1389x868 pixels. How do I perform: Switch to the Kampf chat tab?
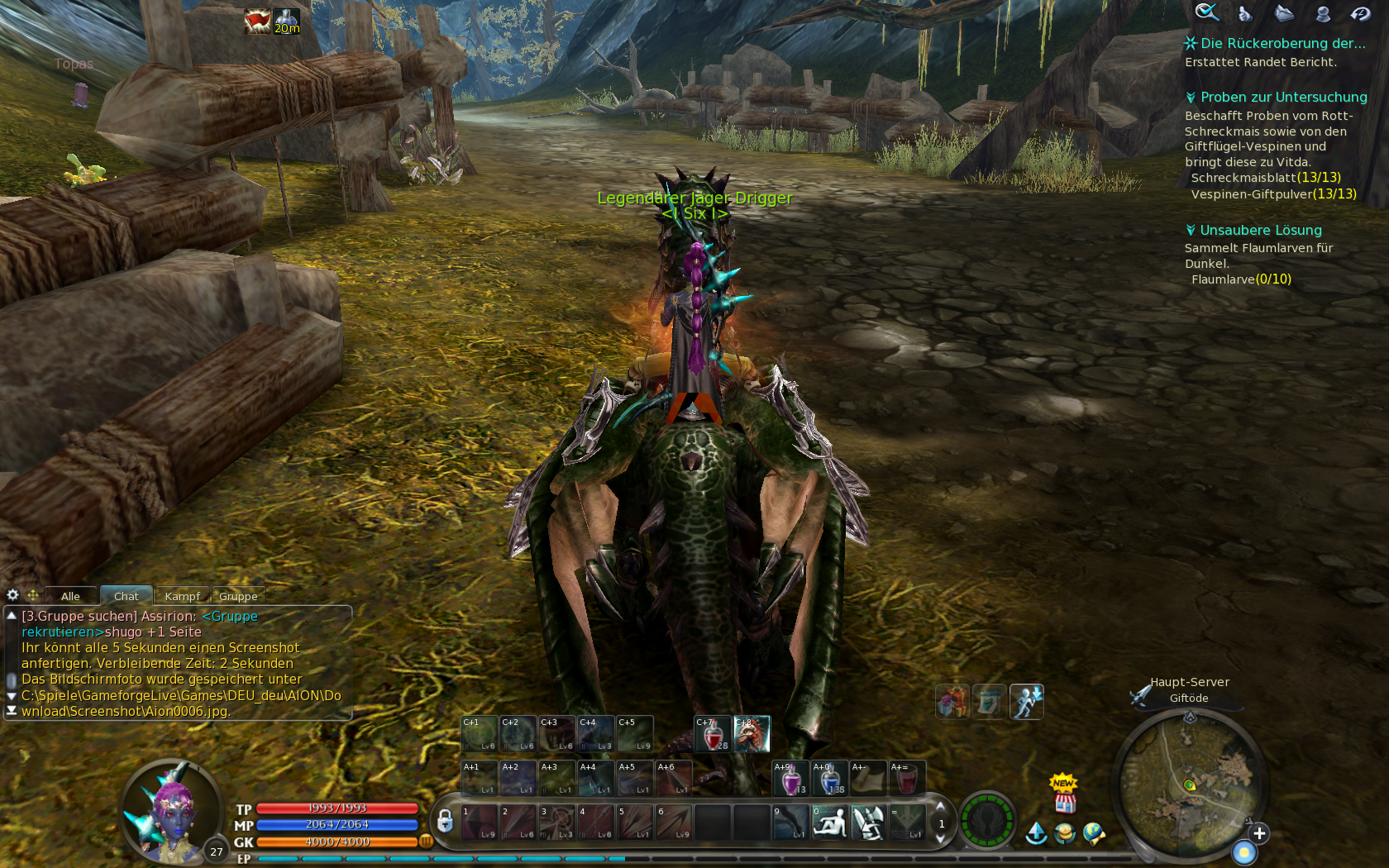(182, 596)
